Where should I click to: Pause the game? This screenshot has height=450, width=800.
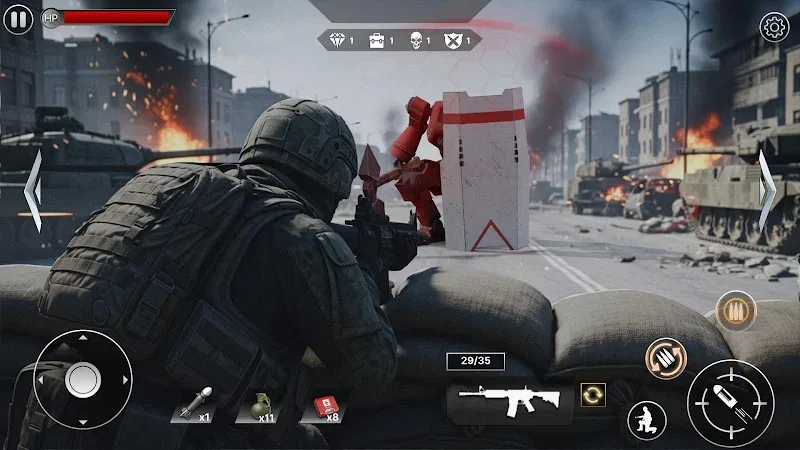(x=18, y=20)
